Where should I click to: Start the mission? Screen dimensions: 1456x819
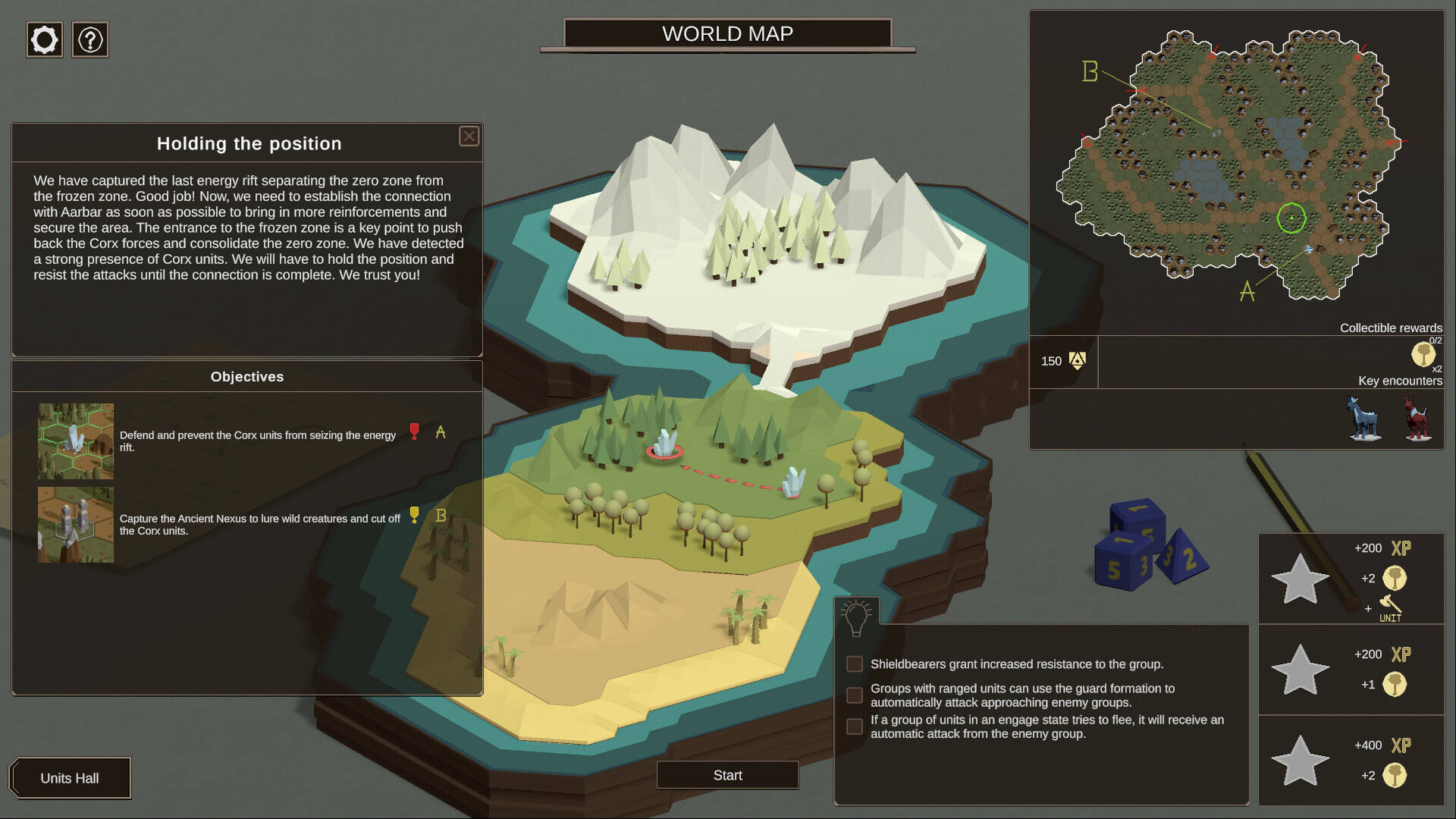click(727, 775)
